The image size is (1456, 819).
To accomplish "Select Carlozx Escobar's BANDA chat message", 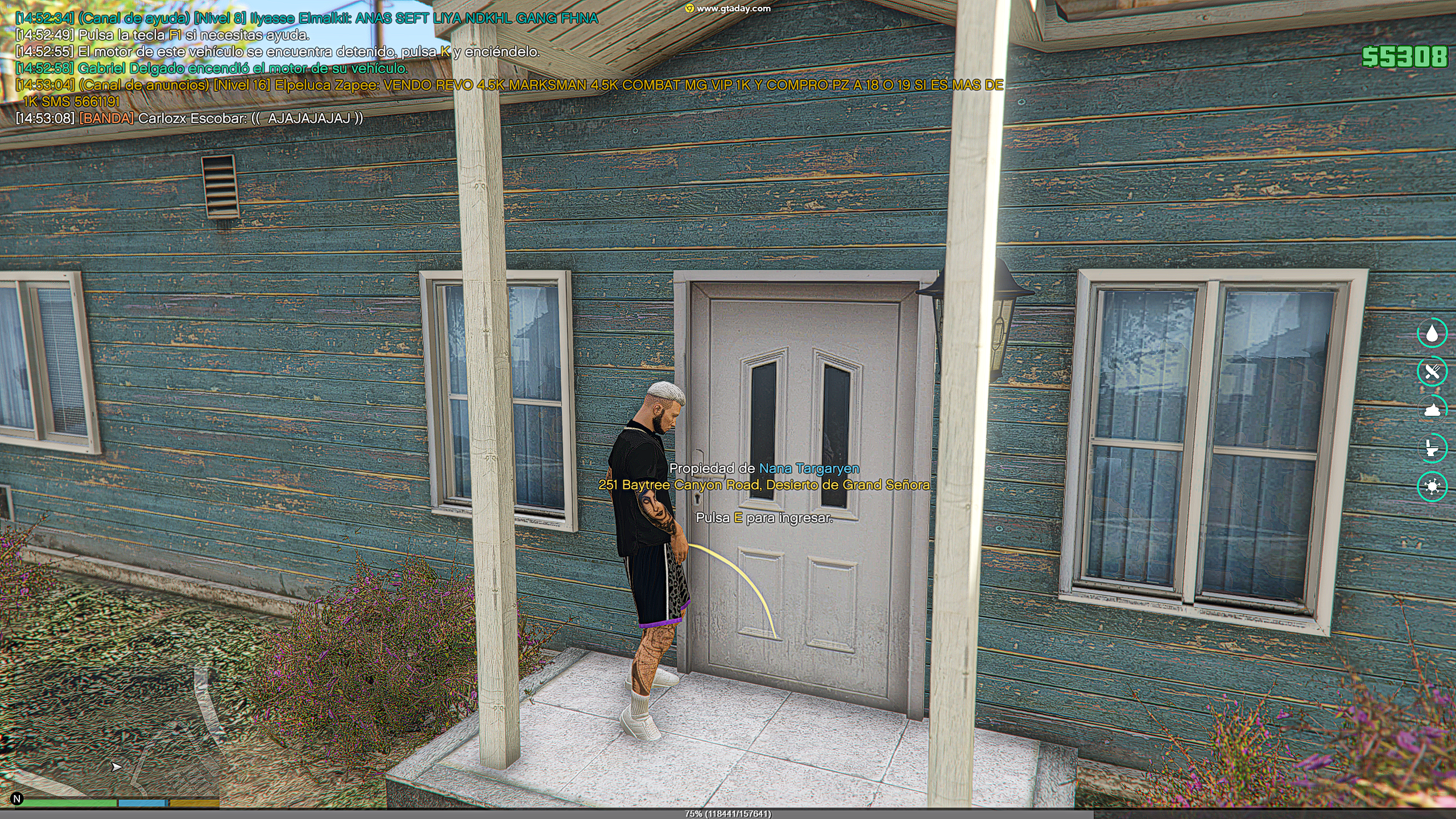I will (x=189, y=118).
